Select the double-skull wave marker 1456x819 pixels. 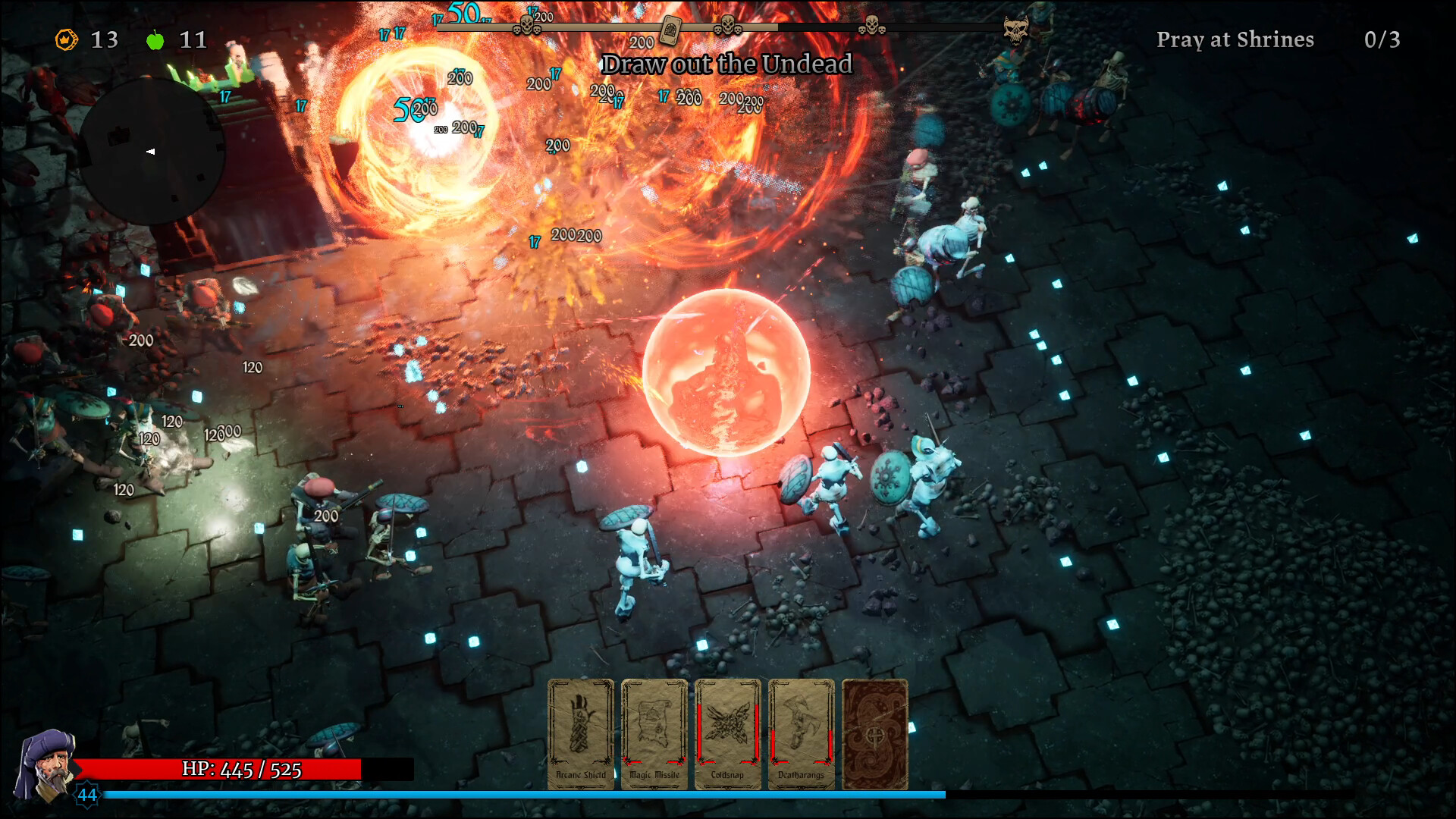click(x=728, y=28)
